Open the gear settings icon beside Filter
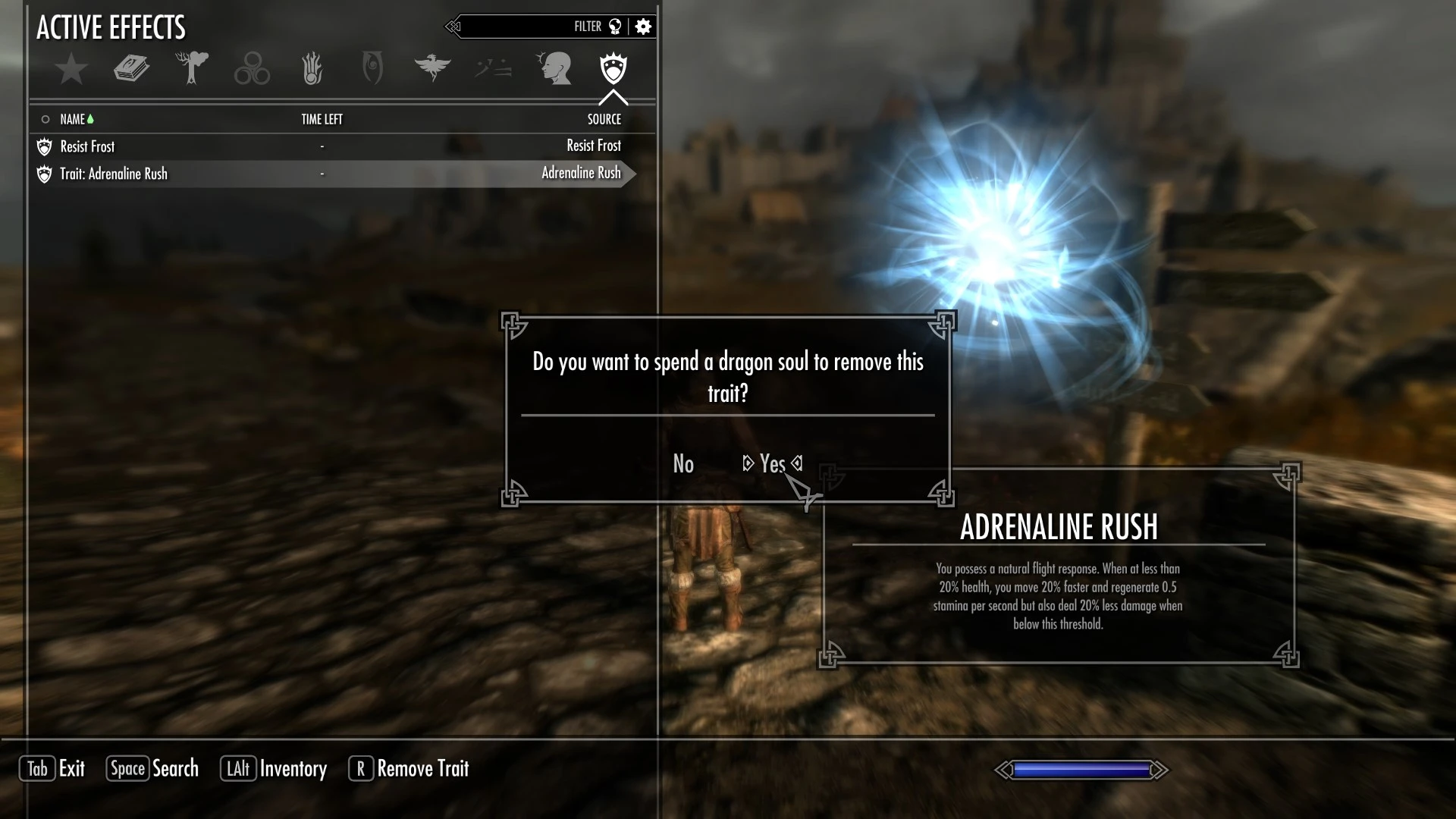The width and height of the screenshot is (1456, 819). click(643, 27)
